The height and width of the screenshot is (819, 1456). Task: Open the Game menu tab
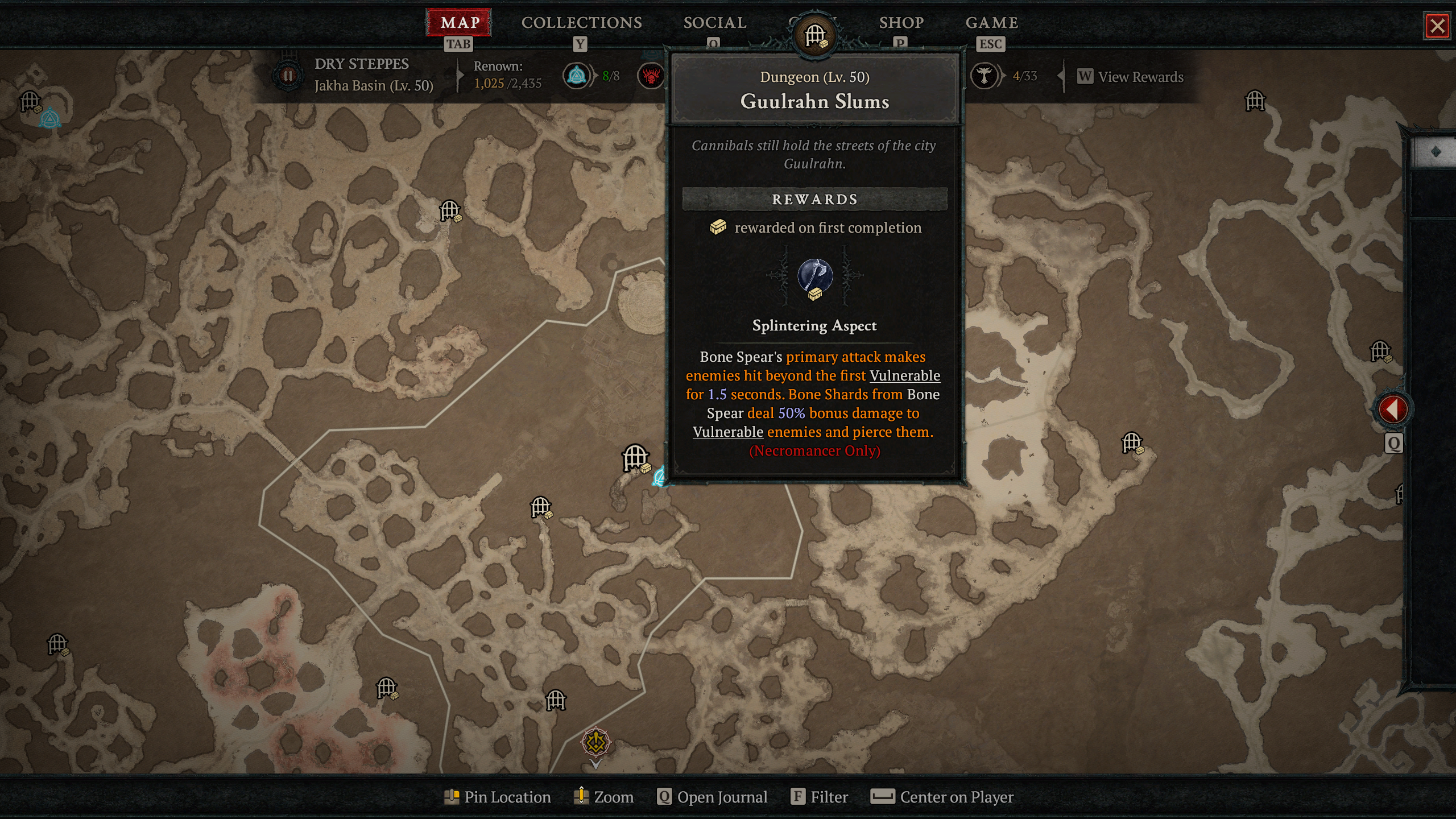click(991, 23)
